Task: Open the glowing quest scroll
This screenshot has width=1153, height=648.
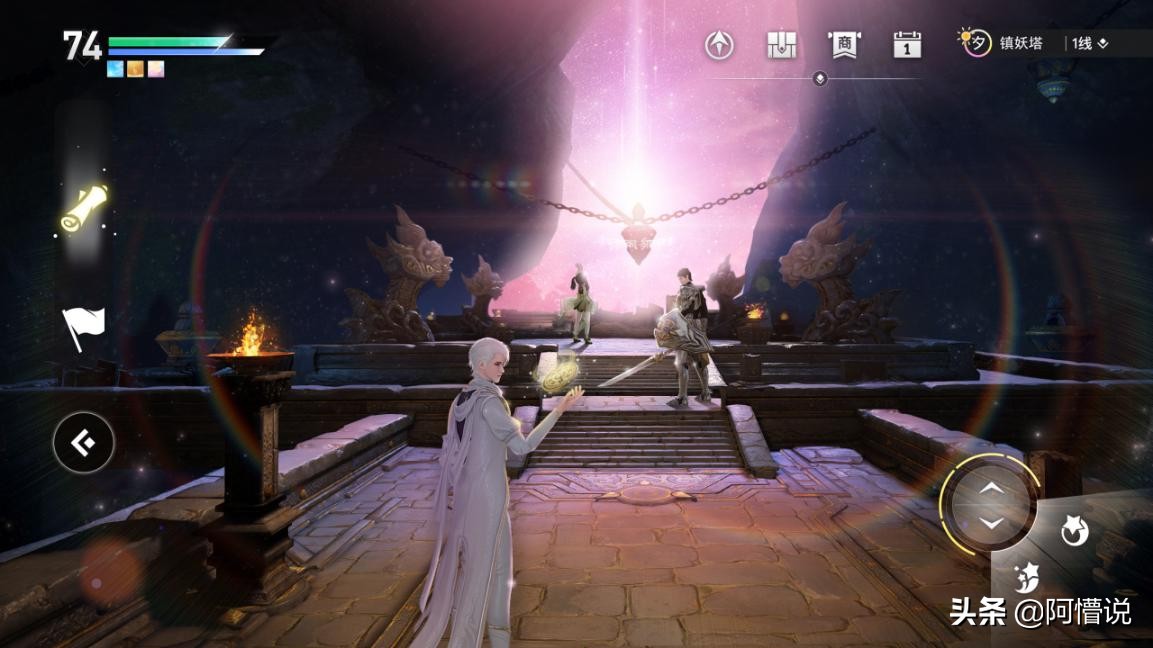Action: point(84,207)
